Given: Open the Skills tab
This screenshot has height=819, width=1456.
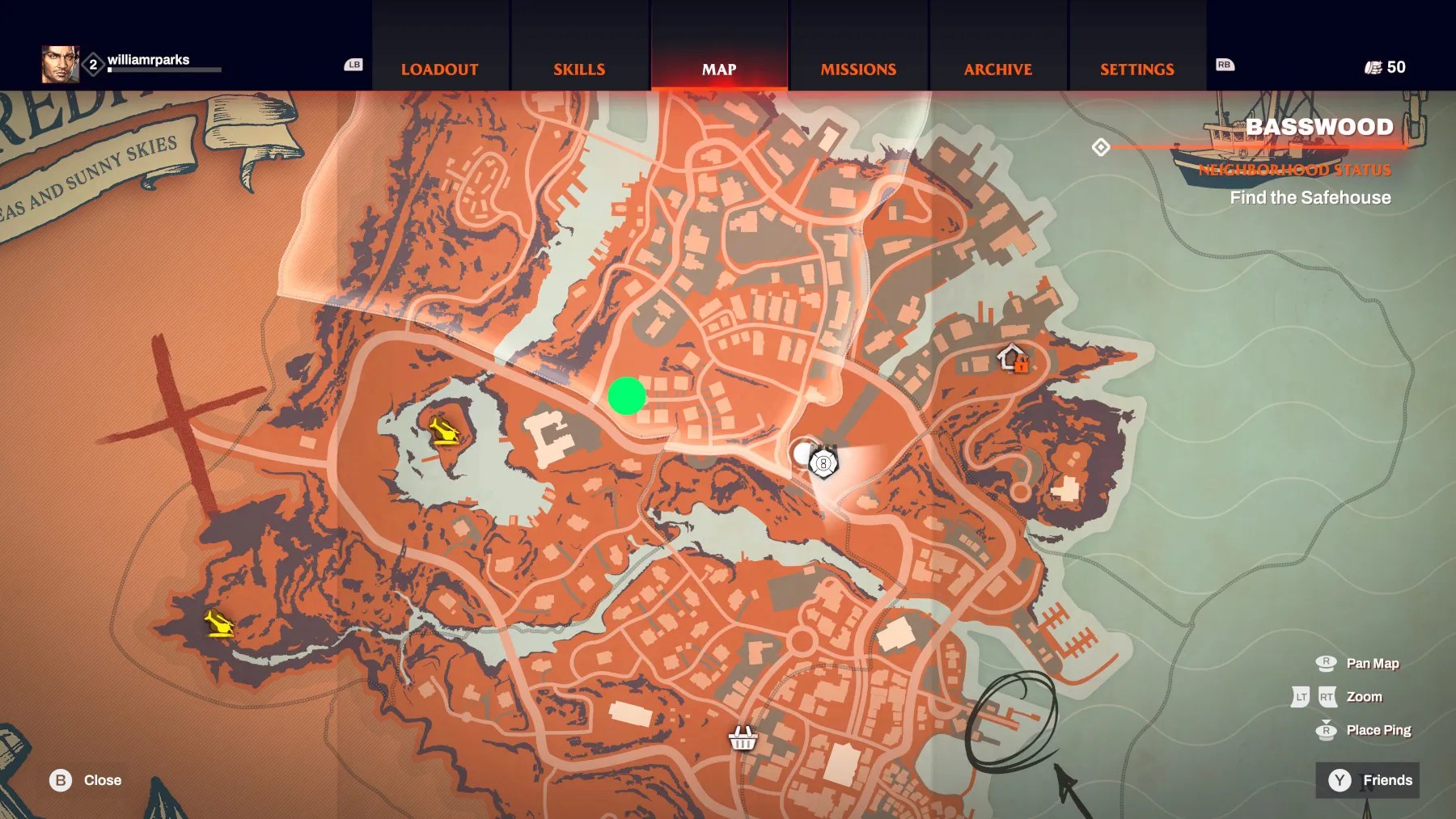Looking at the screenshot, I should [579, 70].
